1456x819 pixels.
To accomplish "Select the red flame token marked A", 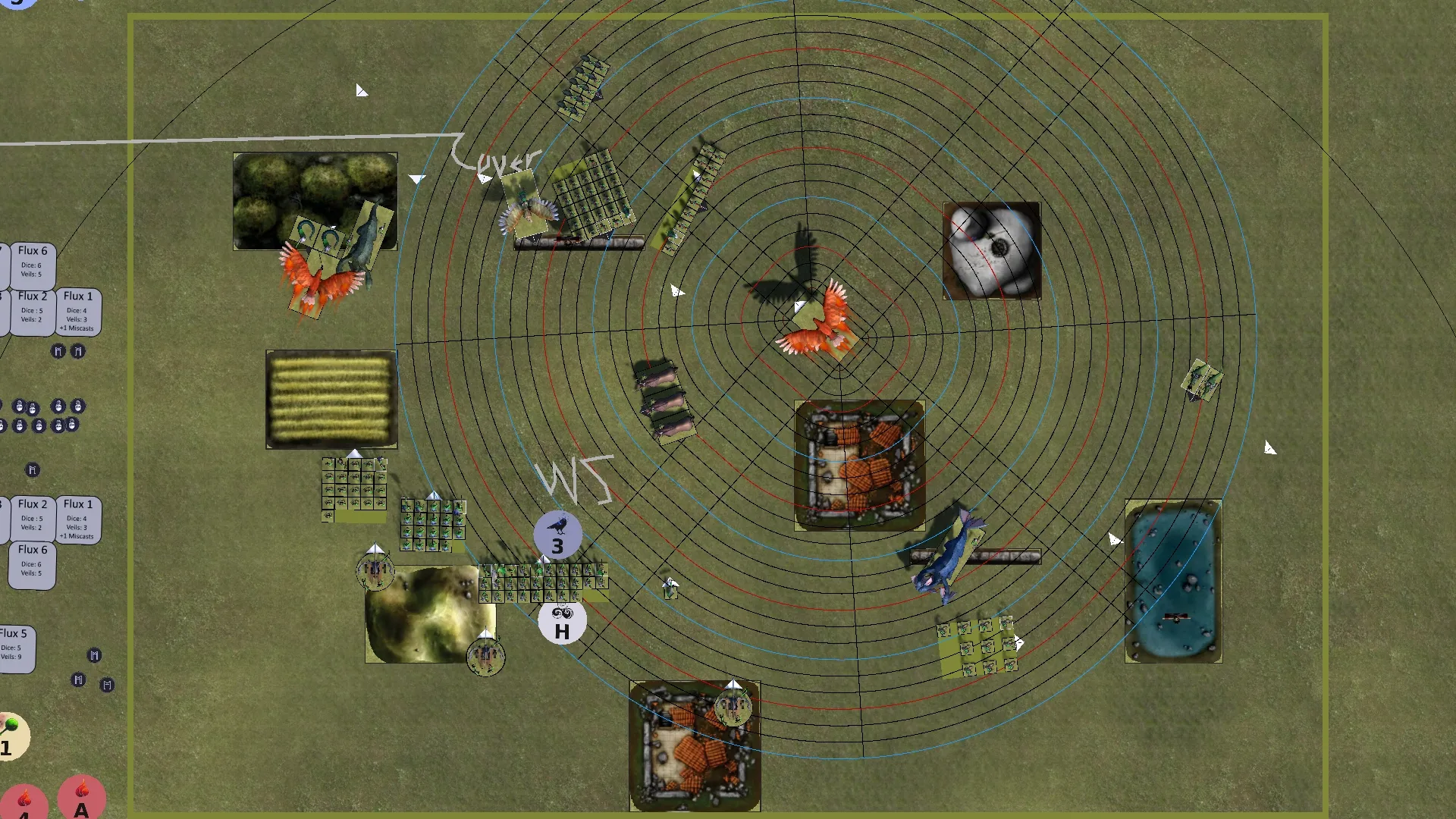I will coord(81,799).
